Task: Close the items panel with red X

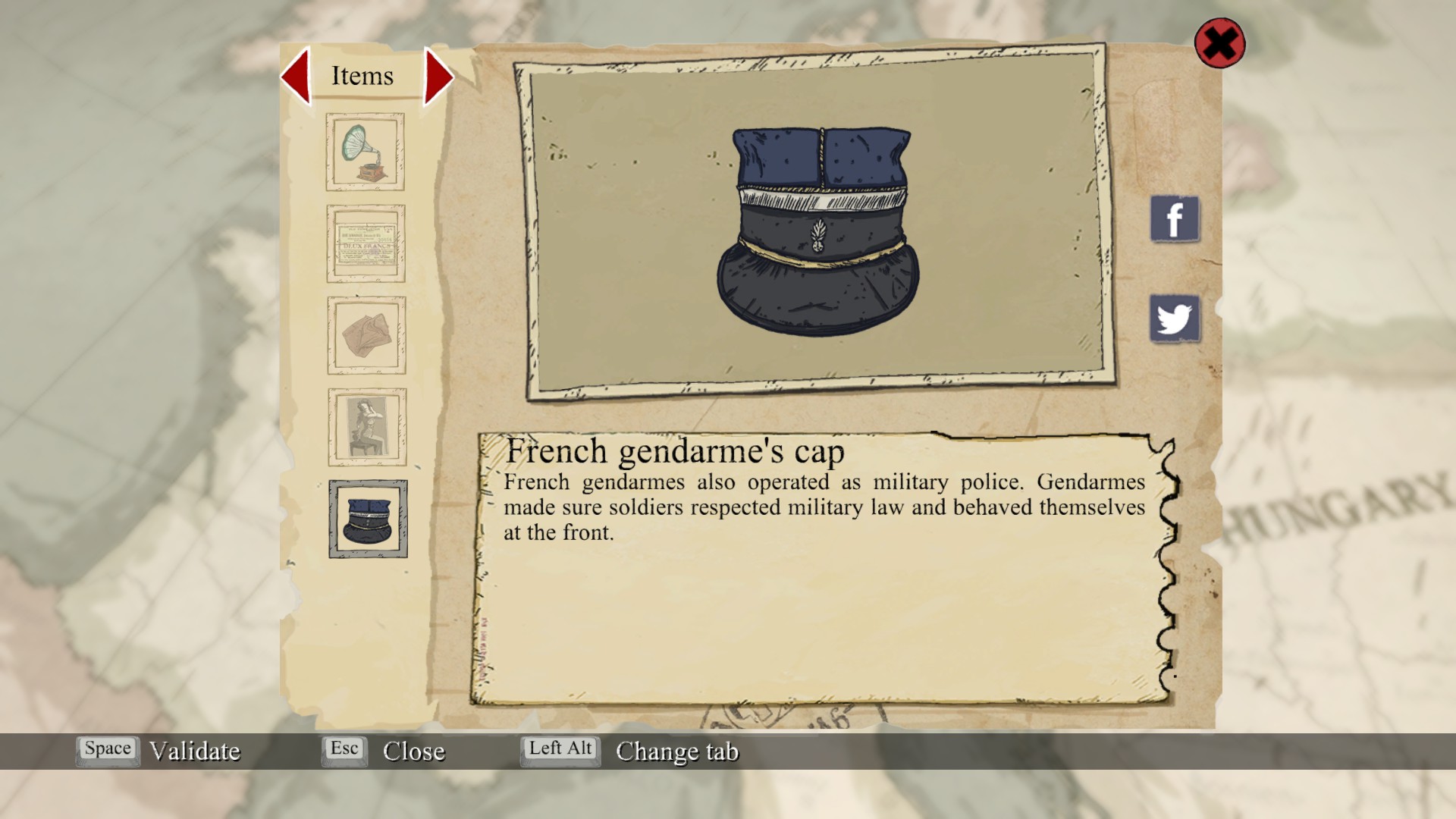Action: [x=1219, y=43]
